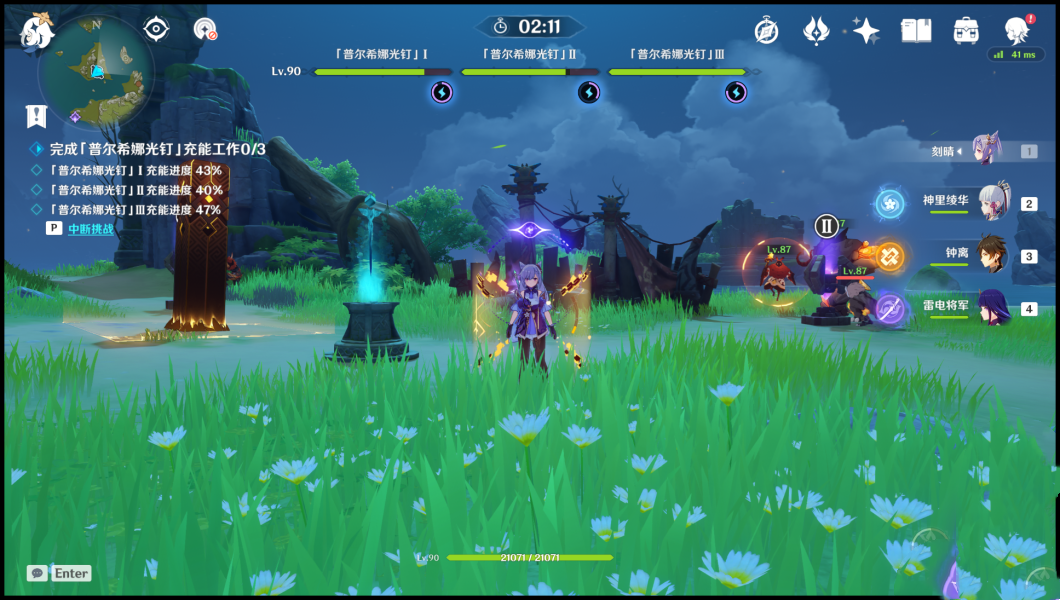Open the backpack inventory
This screenshot has width=1060, height=600.
966,31
